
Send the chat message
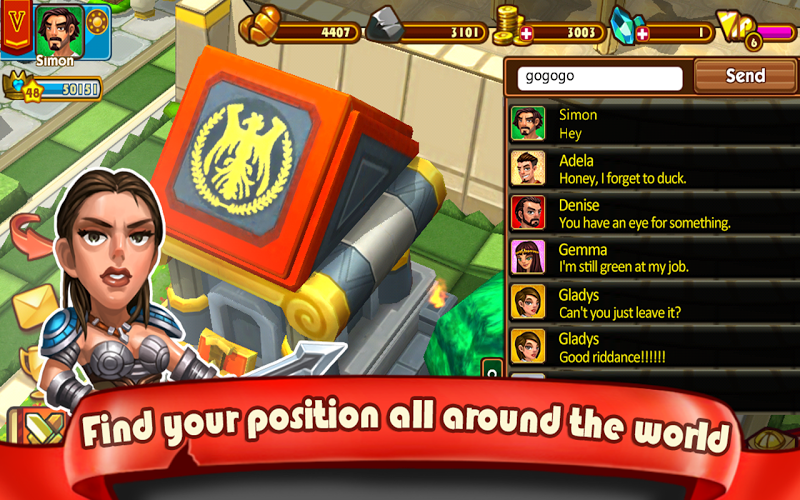pos(745,76)
